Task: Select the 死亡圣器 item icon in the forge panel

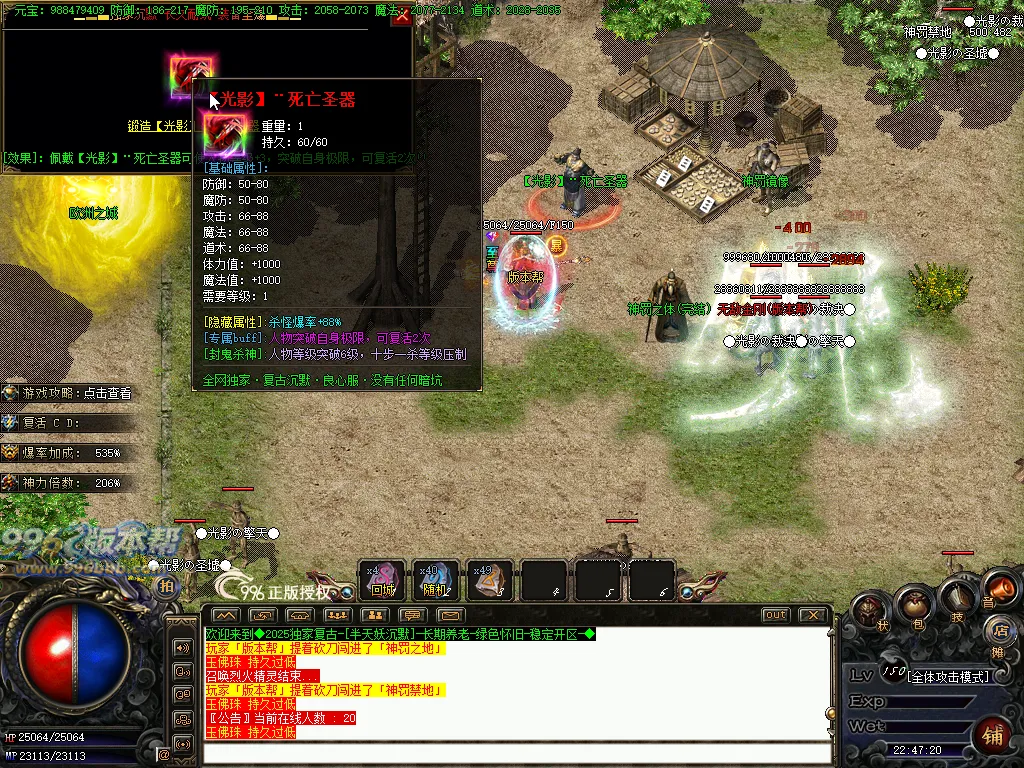Action: (x=189, y=75)
